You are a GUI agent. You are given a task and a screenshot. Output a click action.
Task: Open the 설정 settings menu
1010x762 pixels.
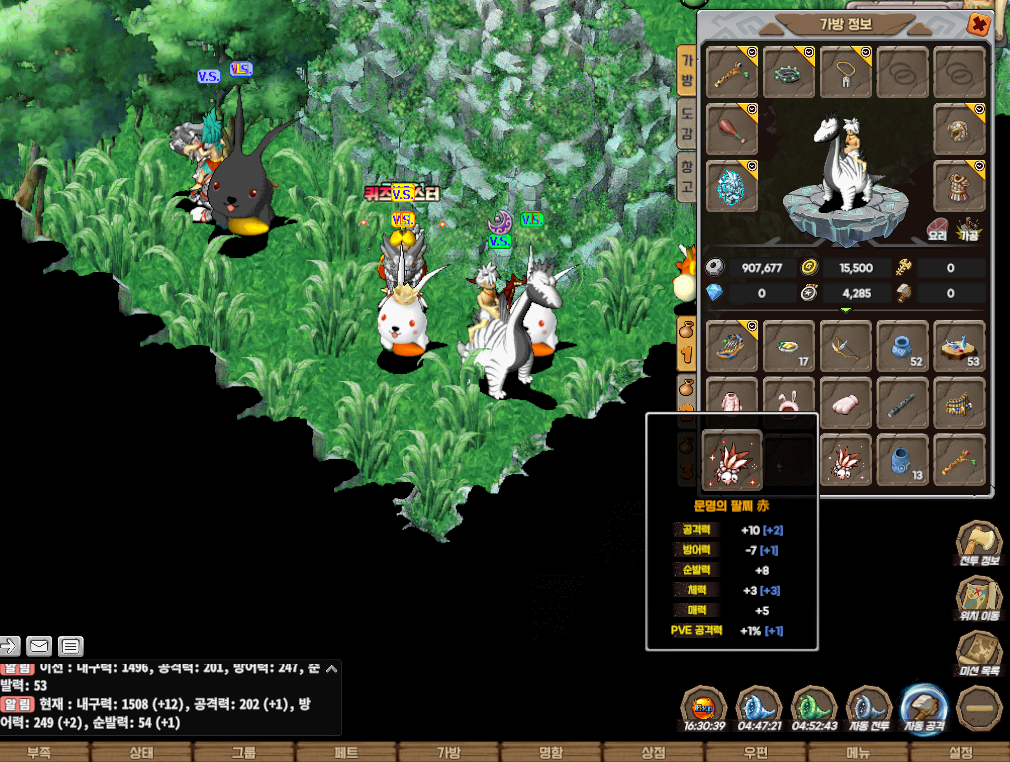point(960,752)
